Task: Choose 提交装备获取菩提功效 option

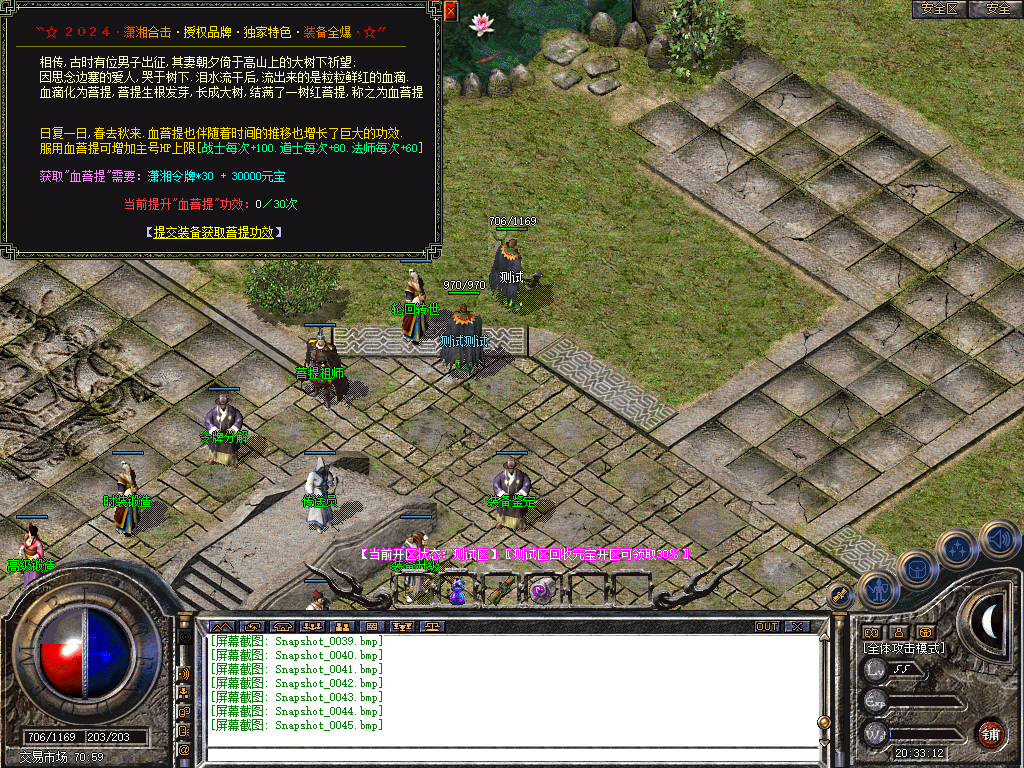Action: tap(214, 232)
